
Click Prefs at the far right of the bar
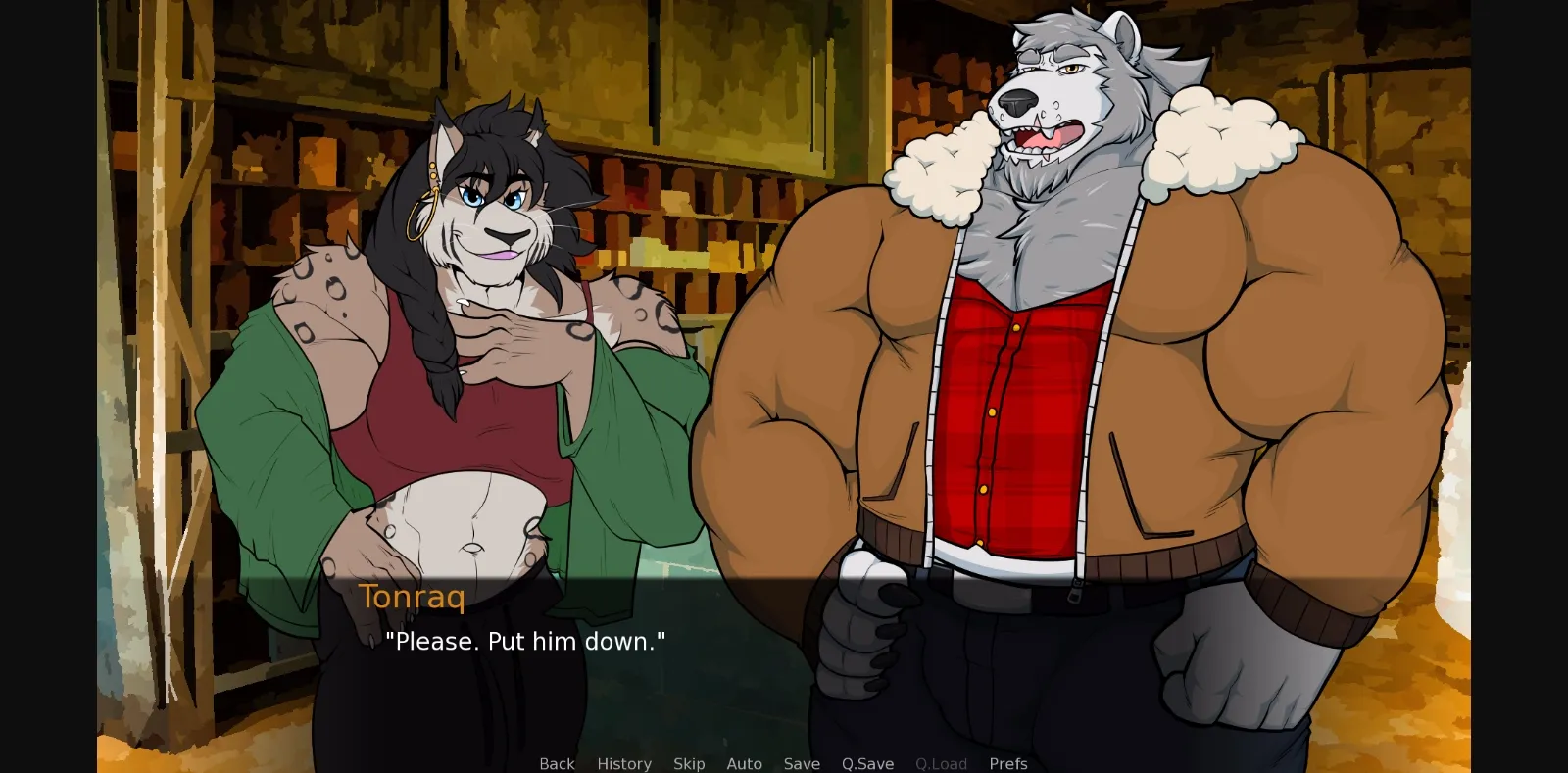click(x=1007, y=763)
